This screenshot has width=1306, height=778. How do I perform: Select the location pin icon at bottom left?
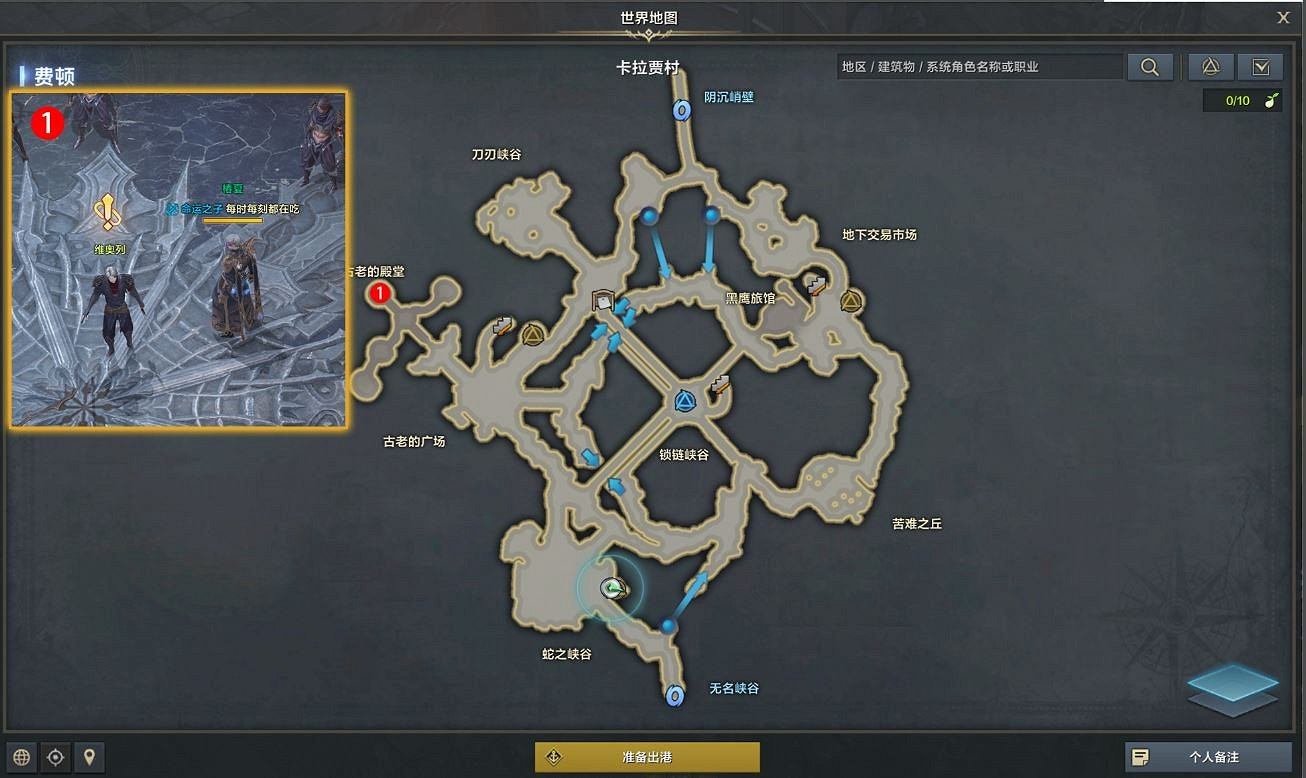(x=89, y=757)
